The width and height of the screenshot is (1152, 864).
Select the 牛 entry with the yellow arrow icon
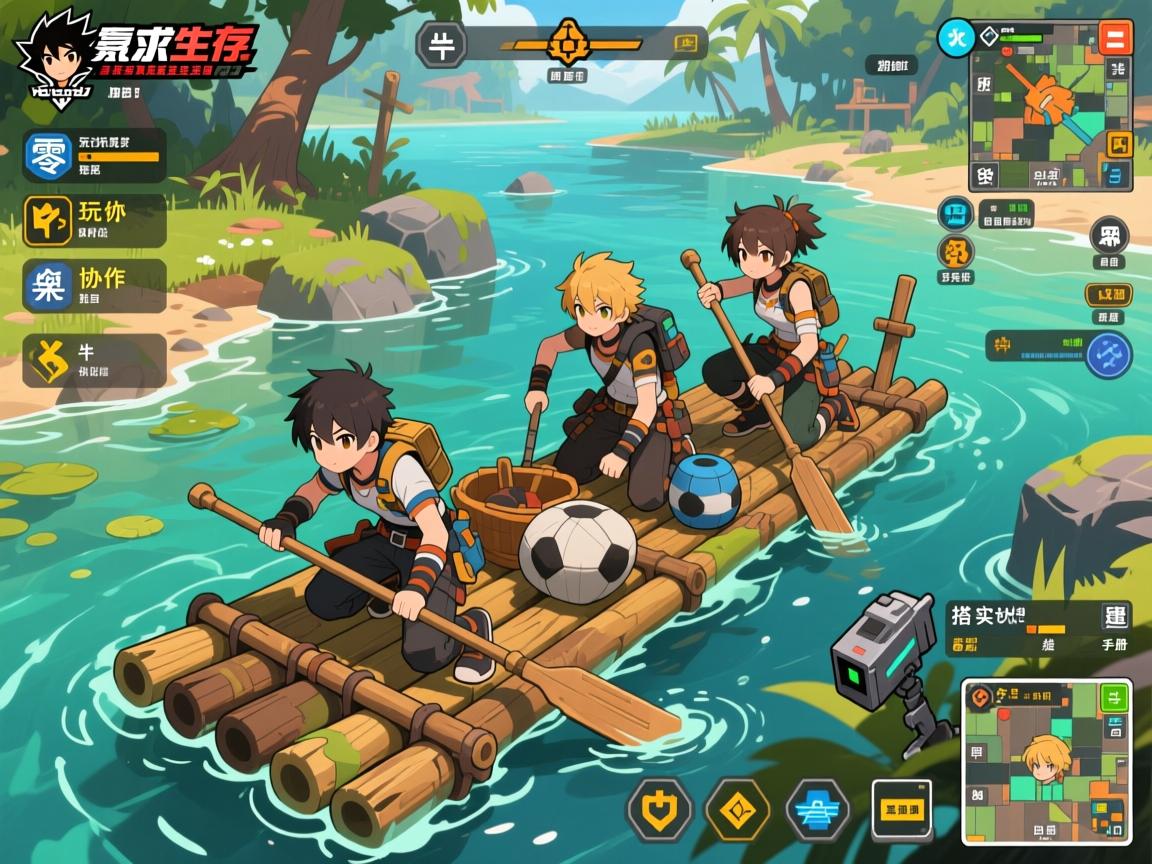coord(94,360)
